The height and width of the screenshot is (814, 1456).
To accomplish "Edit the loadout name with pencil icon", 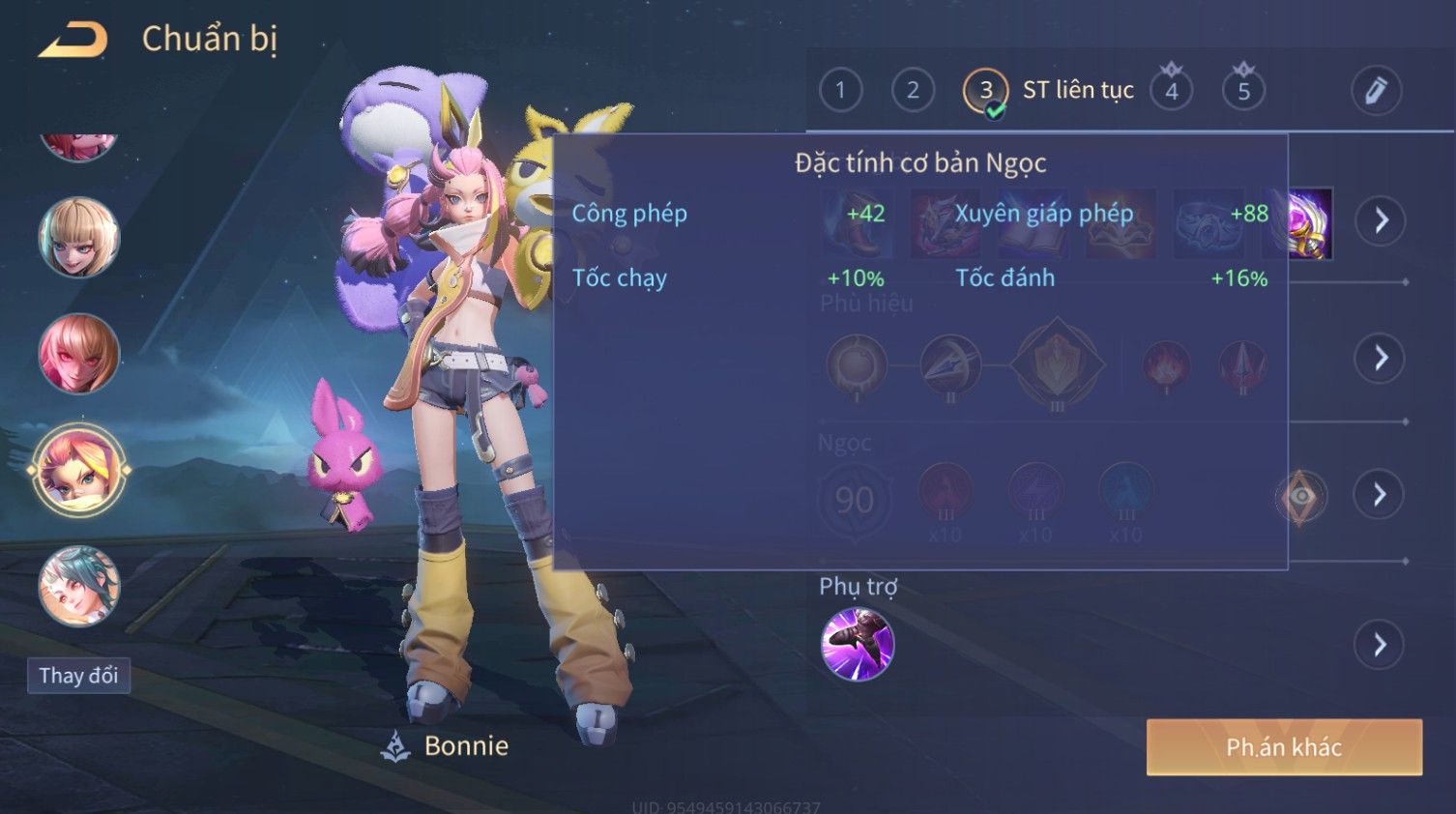I will coord(1376,91).
